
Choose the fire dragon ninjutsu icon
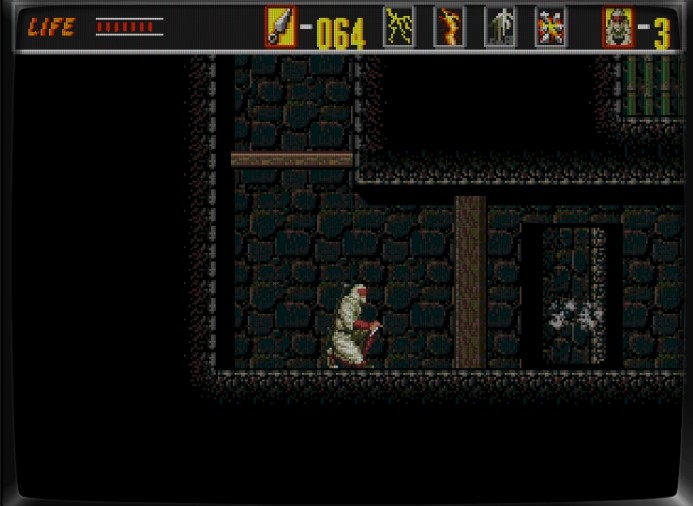click(x=449, y=27)
